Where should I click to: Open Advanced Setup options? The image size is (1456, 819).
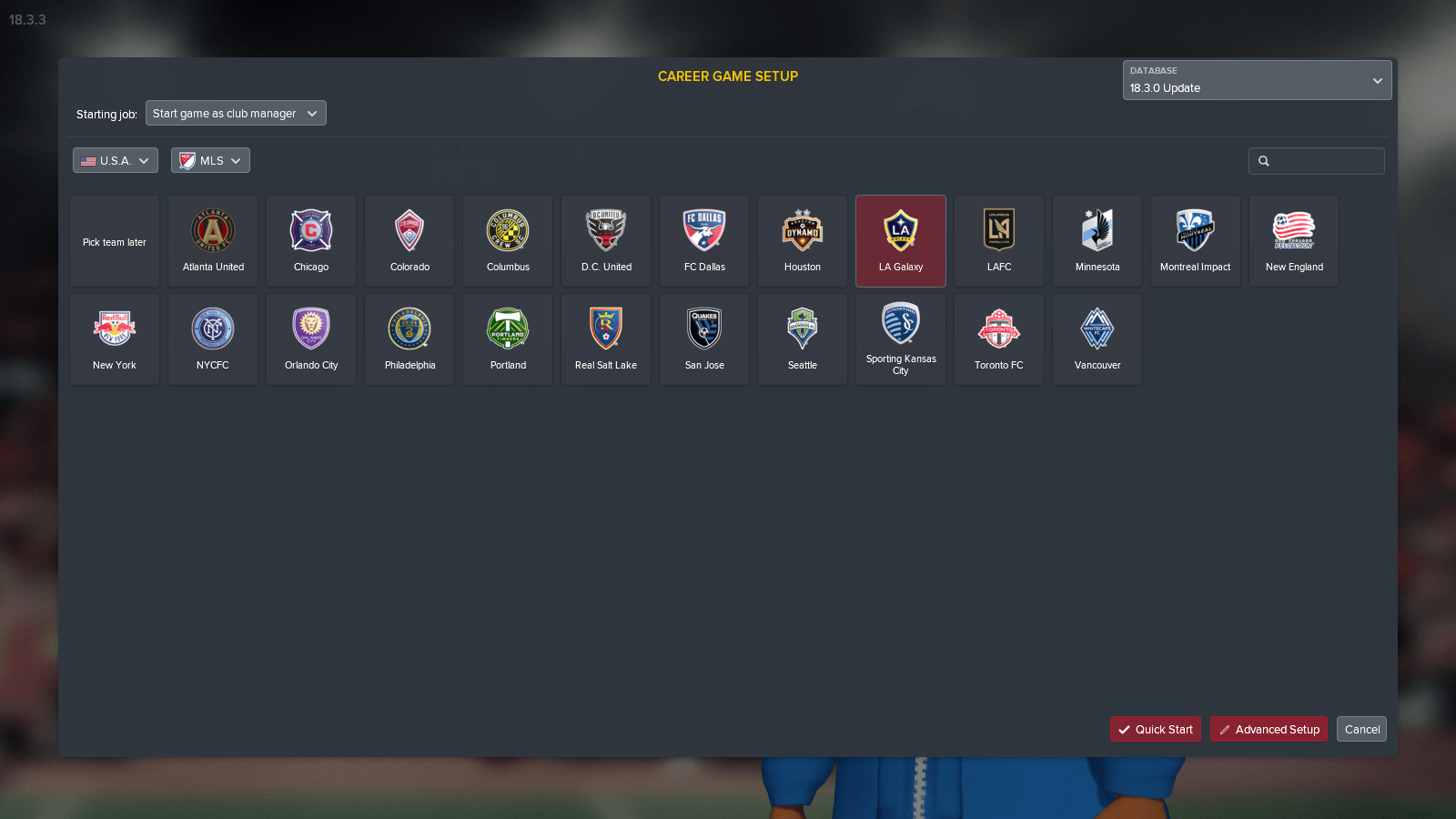pyautogui.click(x=1269, y=729)
